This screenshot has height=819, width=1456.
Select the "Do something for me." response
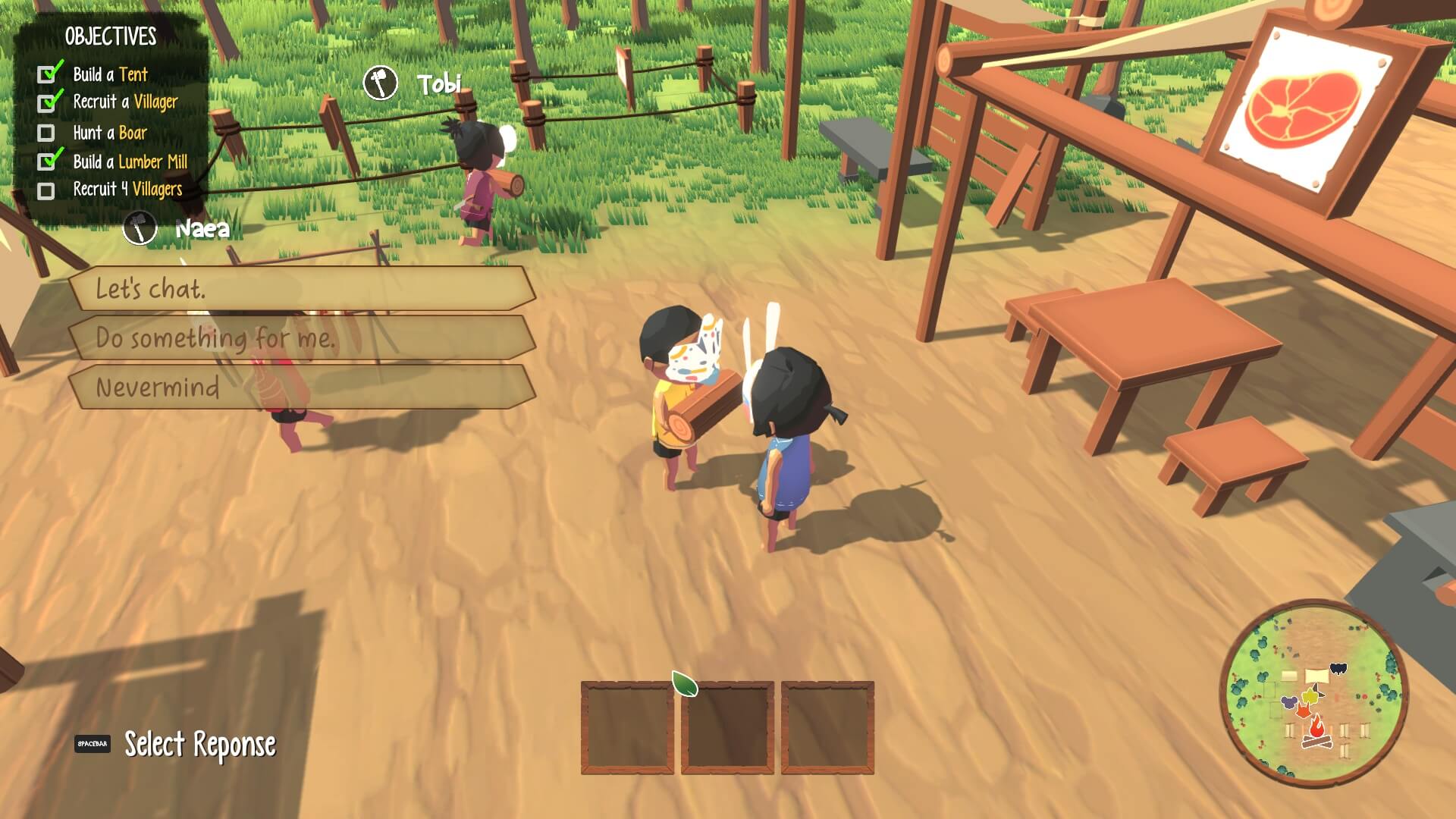point(302,338)
